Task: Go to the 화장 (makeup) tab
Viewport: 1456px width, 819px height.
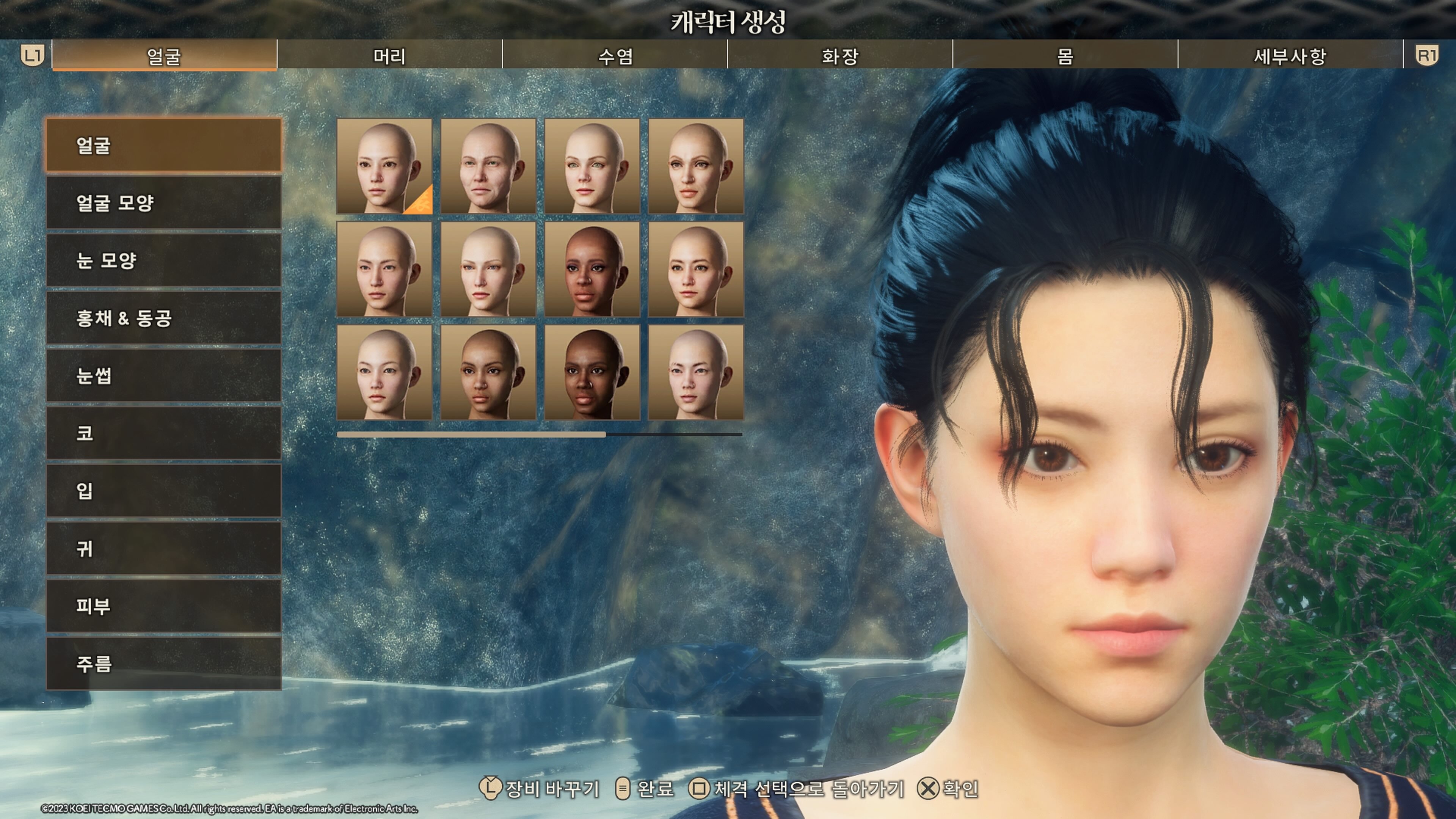Action: pos(839,55)
